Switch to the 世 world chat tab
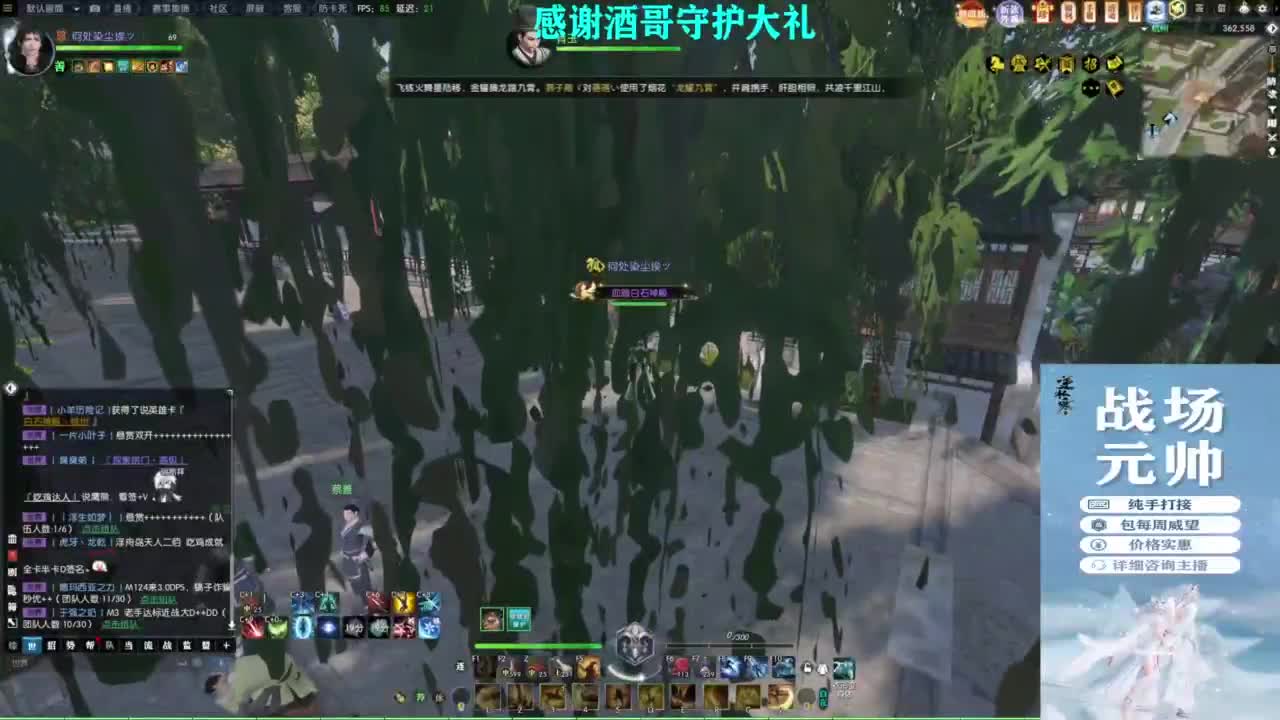The width and height of the screenshot is (1280, 720). 34,646
